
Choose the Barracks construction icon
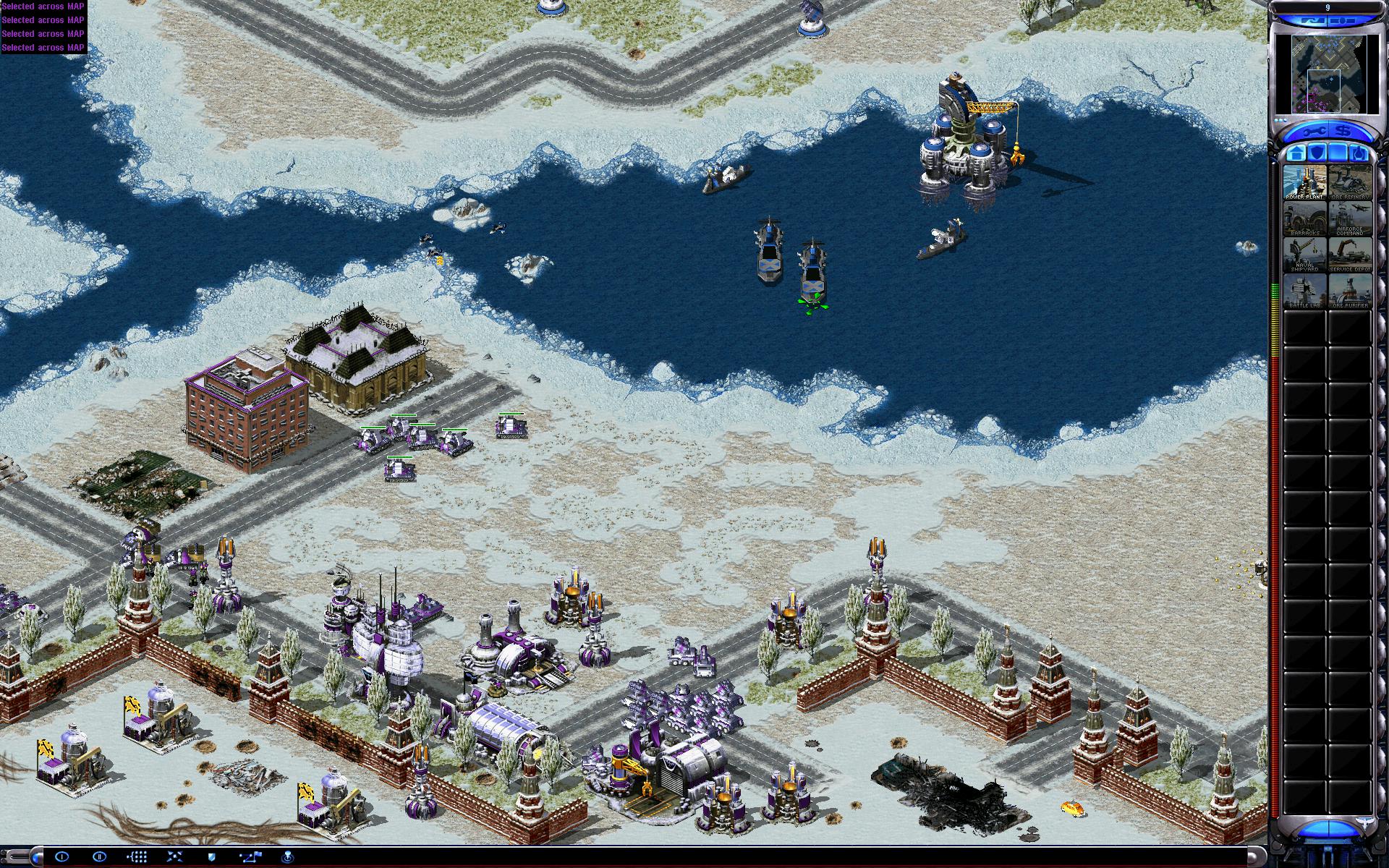pyautogui.click(x=1305, y=218)
